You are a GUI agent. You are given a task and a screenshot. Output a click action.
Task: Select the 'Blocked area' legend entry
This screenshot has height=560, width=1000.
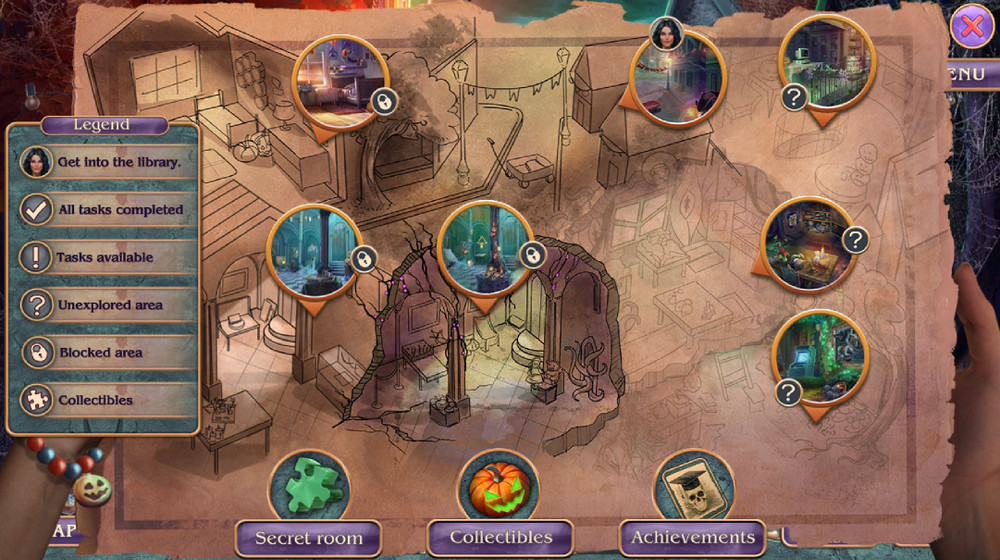[103, 353]
